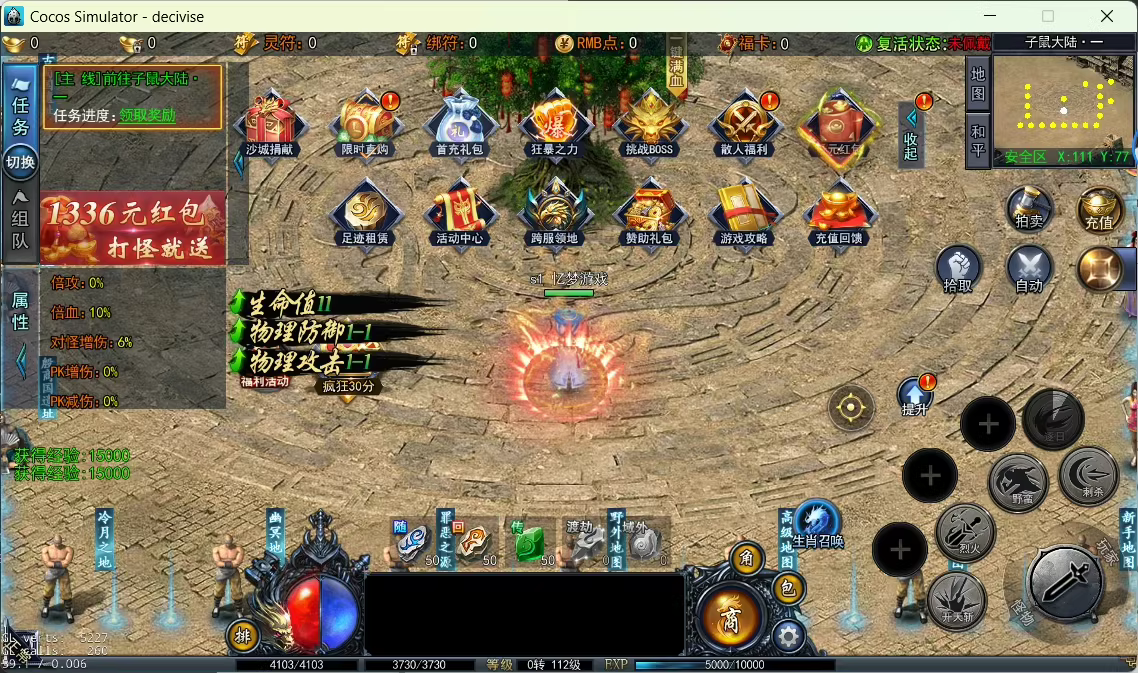Viewport: 1138px width, 673px height.
Task: Open the 拍卖 auction house
Action: (x=1029, y=209)
